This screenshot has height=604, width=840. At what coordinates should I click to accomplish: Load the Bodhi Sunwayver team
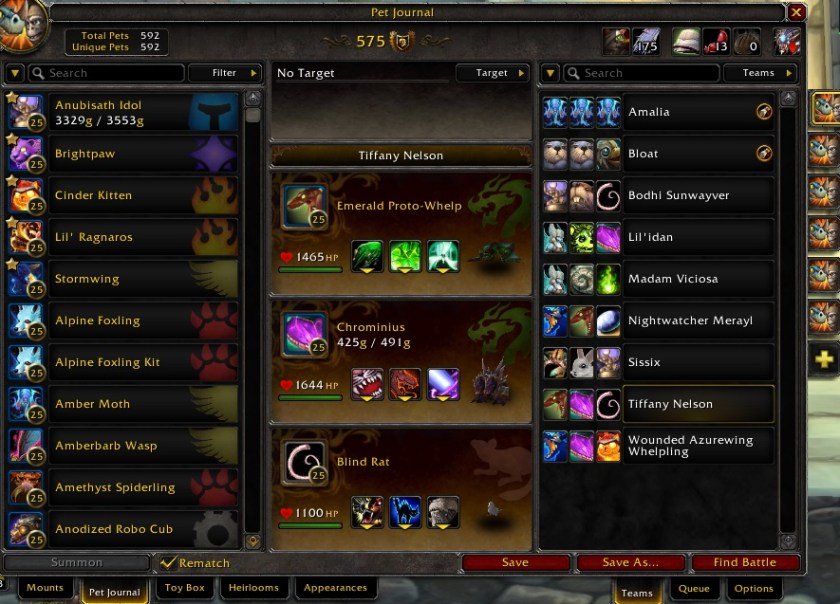tap(698, 195)
